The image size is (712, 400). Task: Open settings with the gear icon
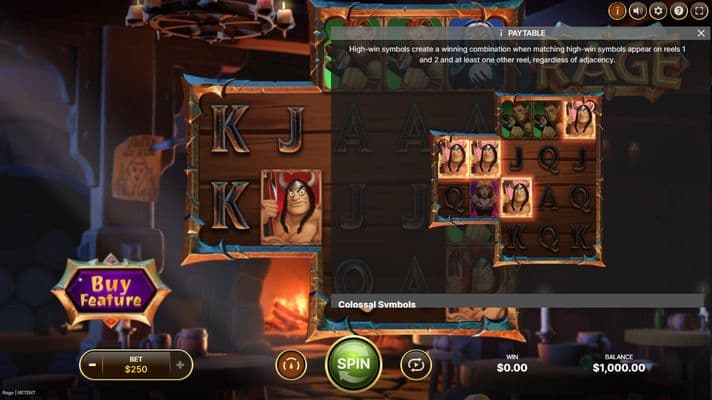tap(657, 12)
